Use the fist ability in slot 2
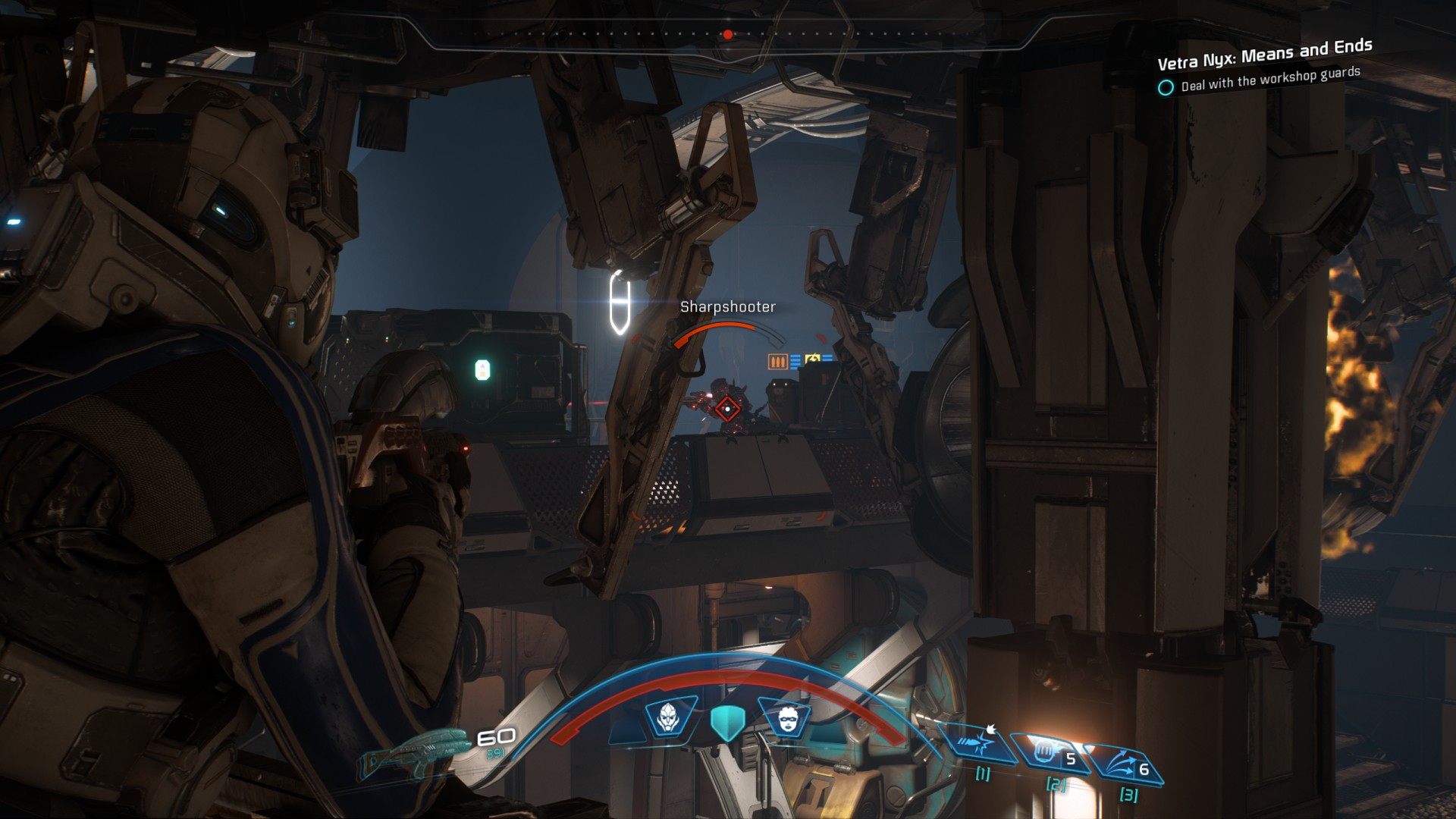Screen dimensions: 1456x819 (1049, 753)
